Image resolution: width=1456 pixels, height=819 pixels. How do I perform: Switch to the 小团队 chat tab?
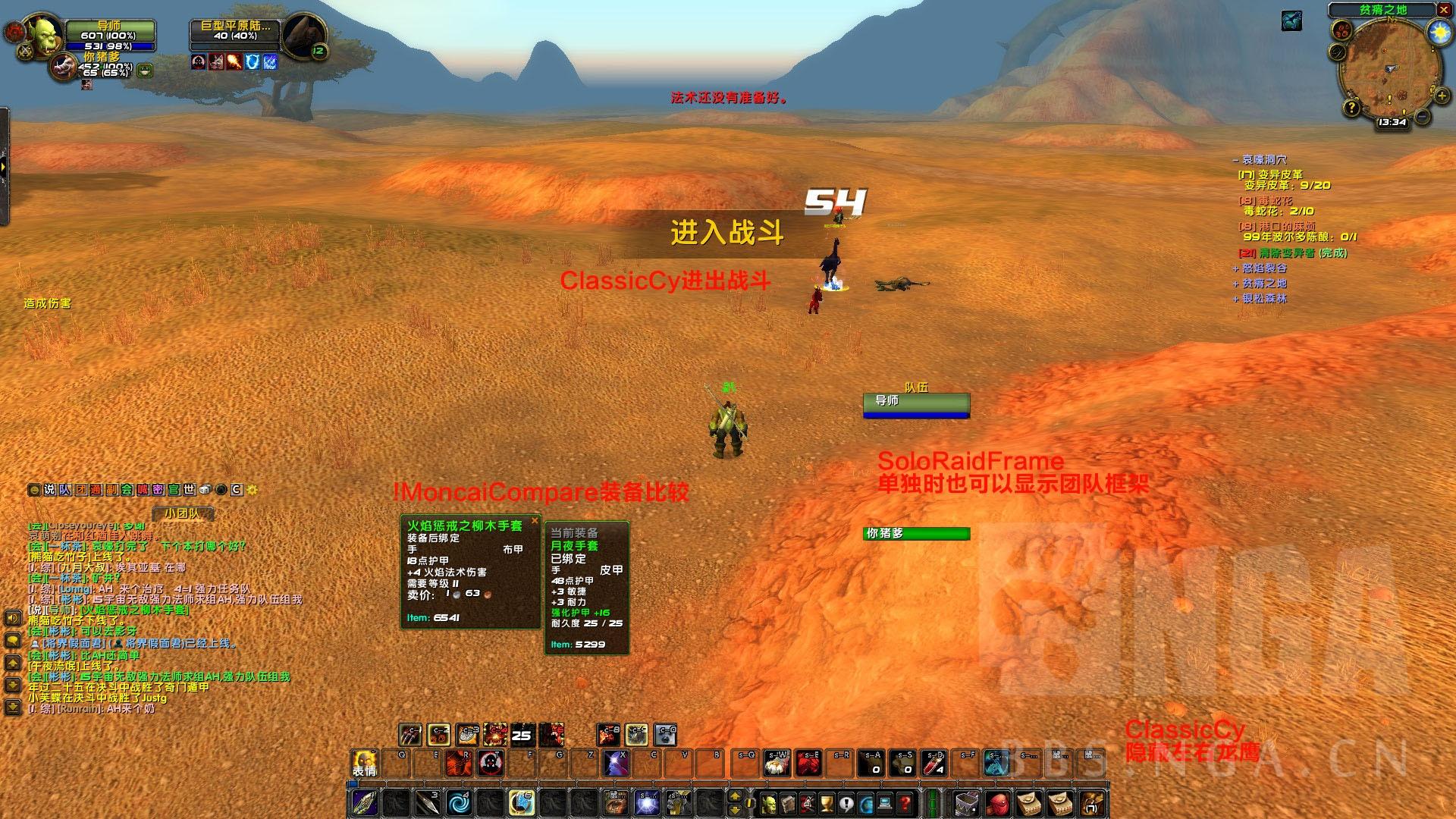pyautogui.click(x=183, y=513)
